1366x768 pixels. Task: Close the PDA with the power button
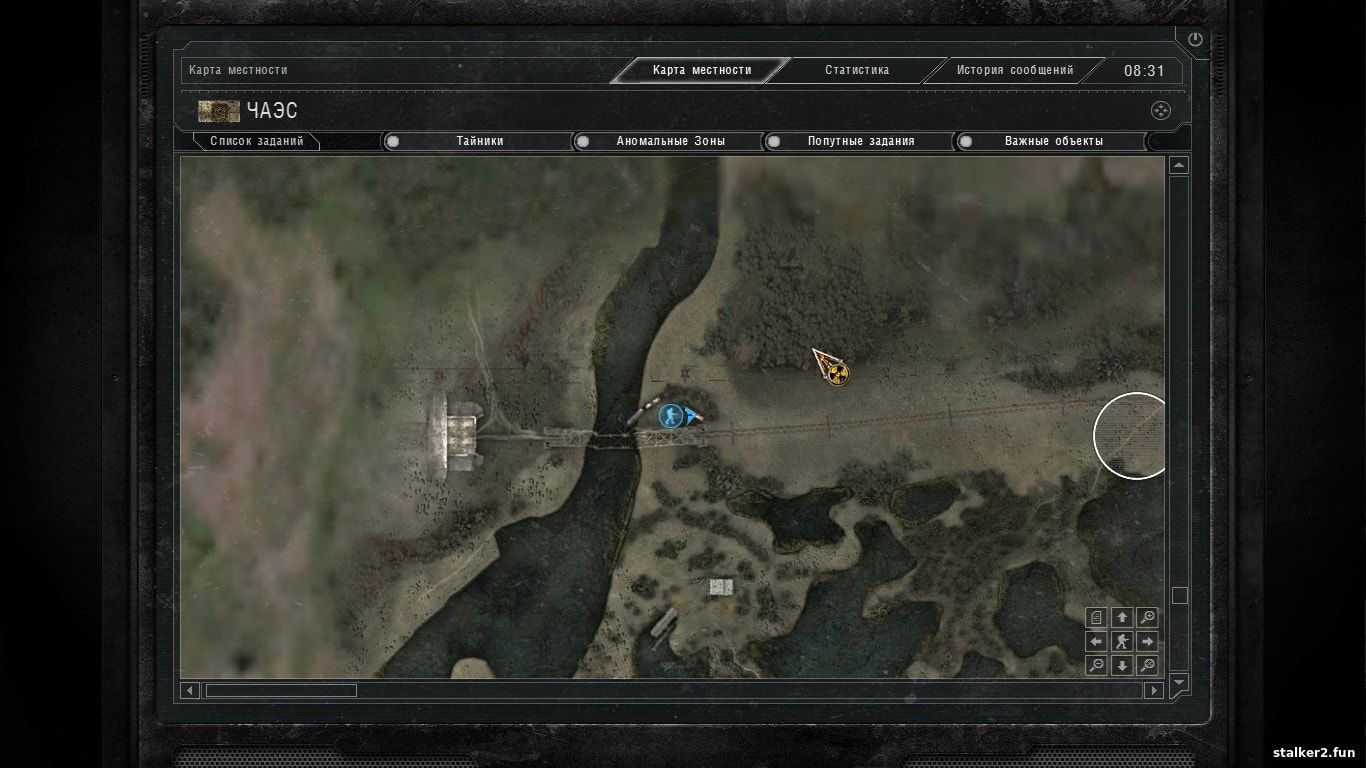pyautogui.click(x=1195, y=39)
